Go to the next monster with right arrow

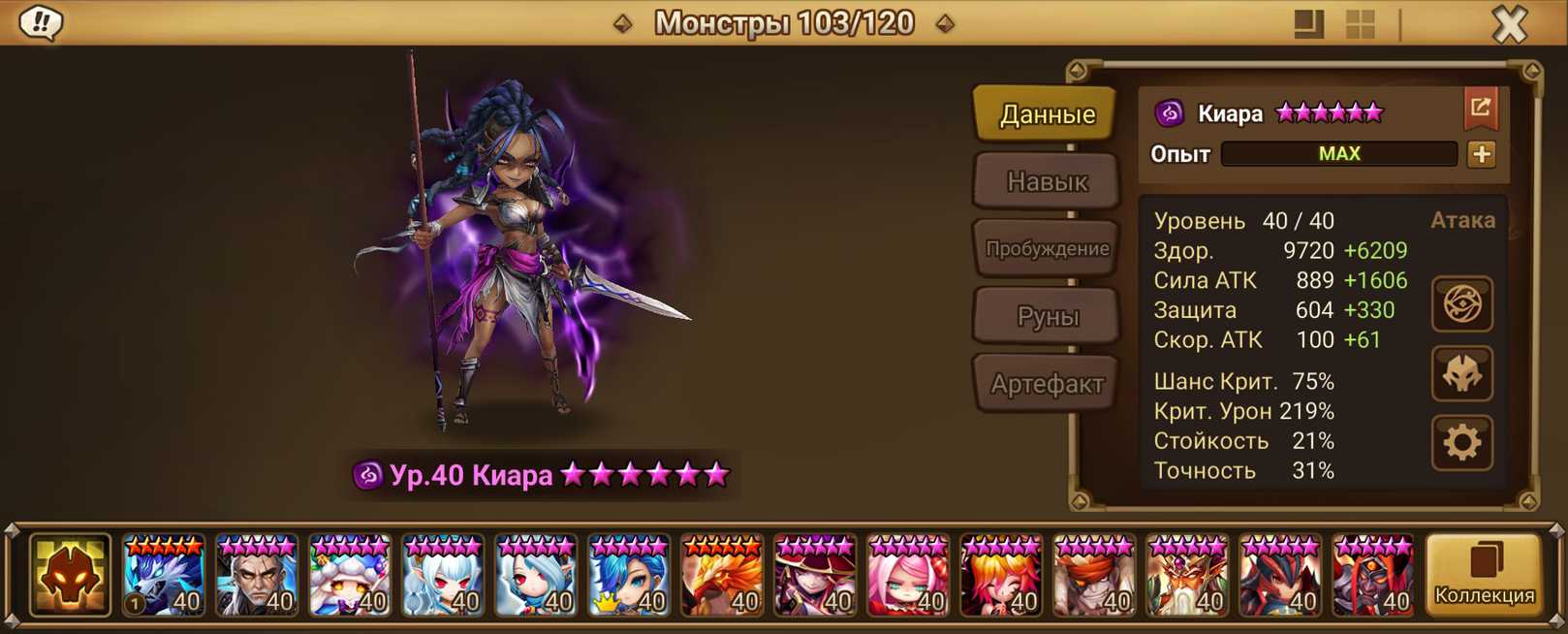[945, 23]
